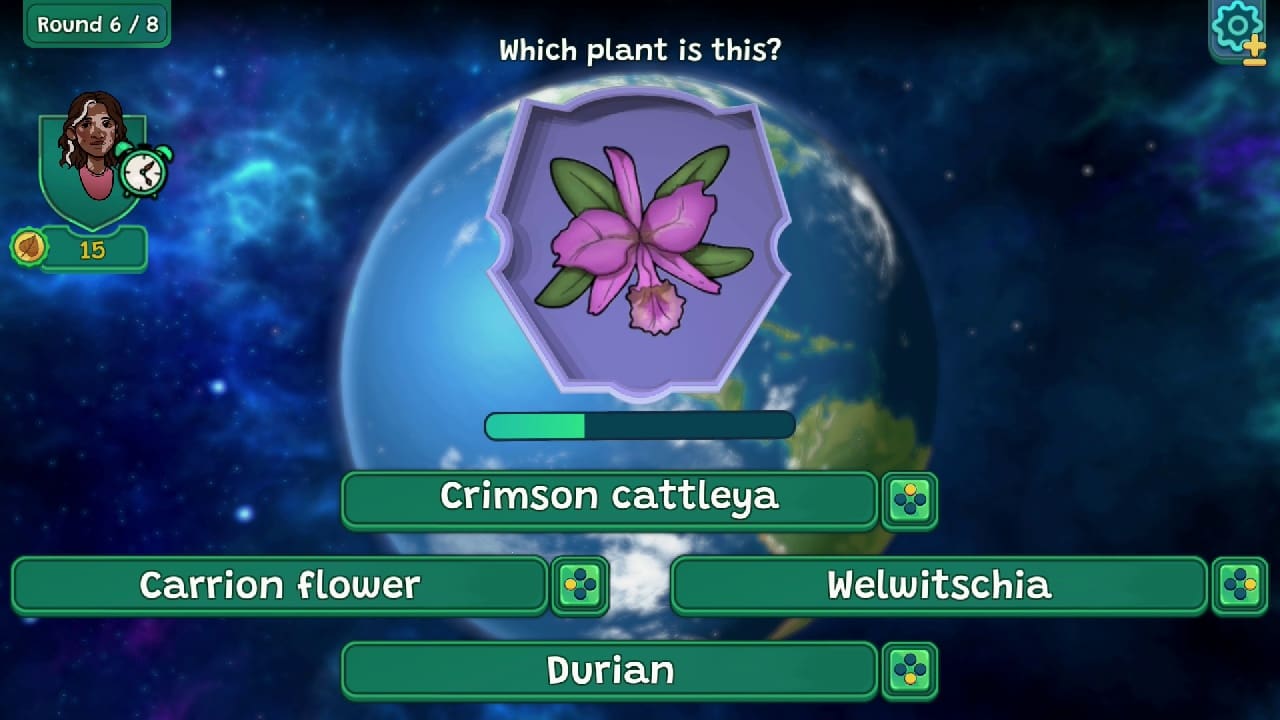1280x720 pixels.
Task: Click the timer progress bar
Action: pos(640,425)
